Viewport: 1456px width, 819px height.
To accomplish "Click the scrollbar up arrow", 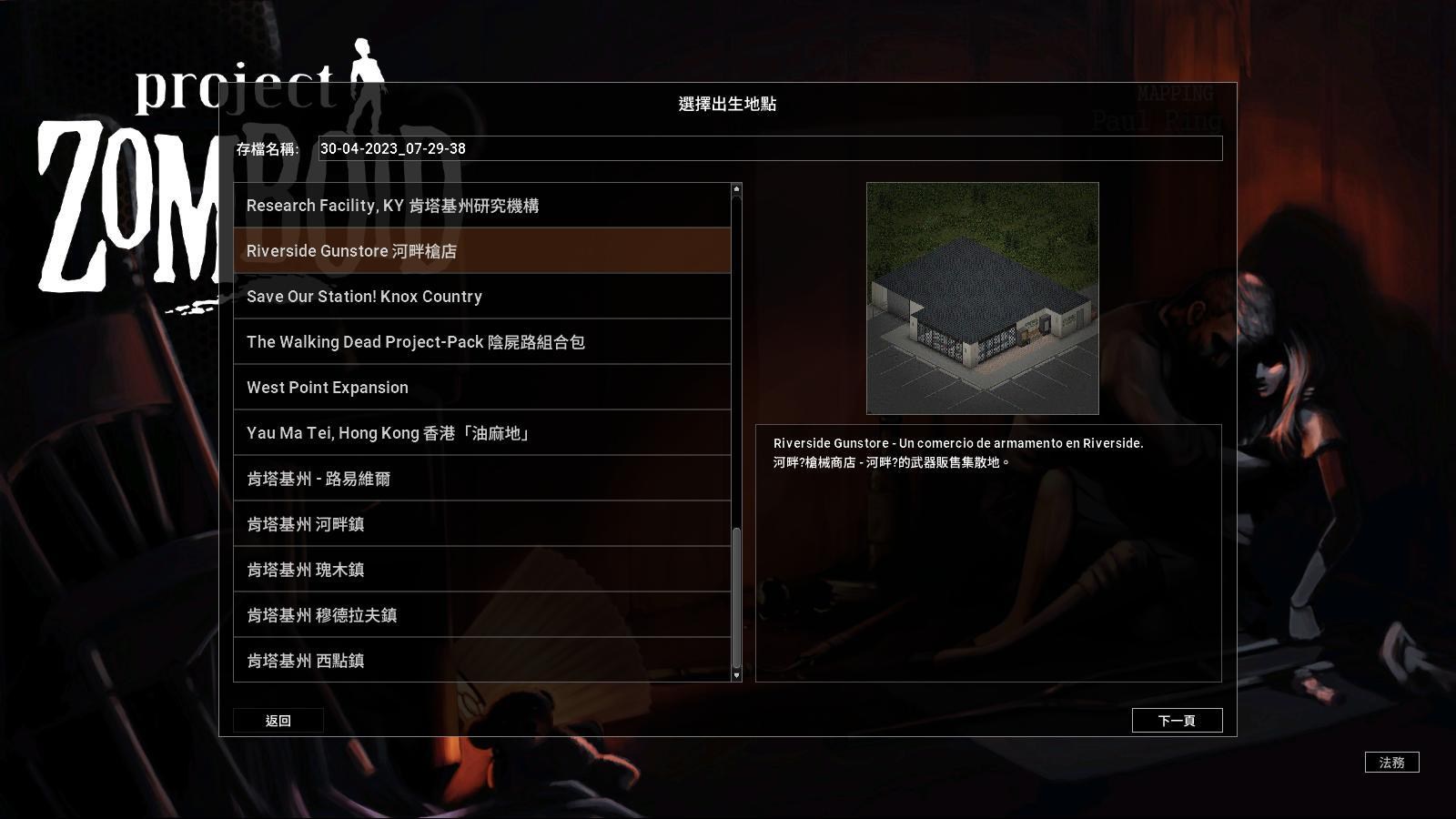I will coord(735,188).
